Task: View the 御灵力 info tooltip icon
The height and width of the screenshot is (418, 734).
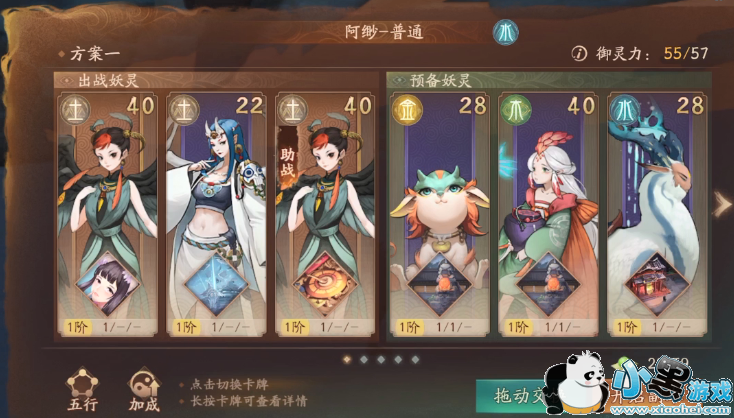Action: [577, 53]
